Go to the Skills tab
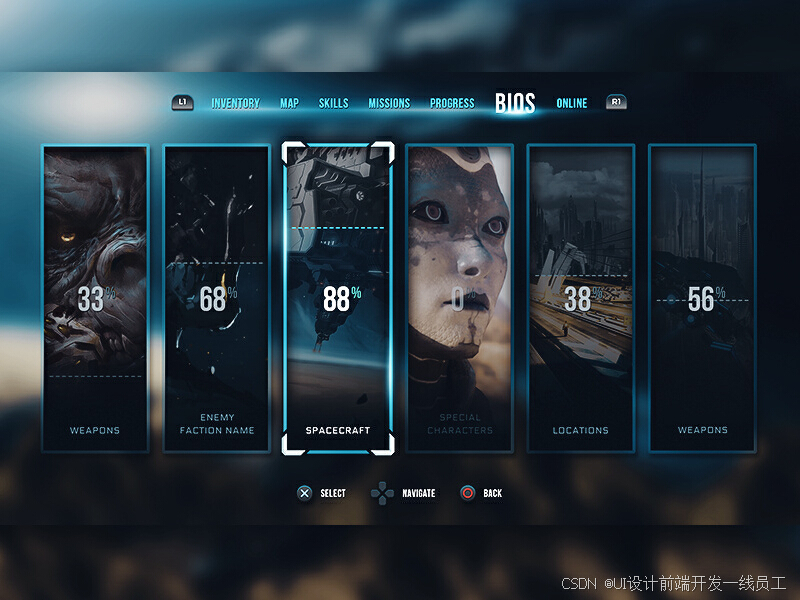This screenshot has height=600, width=800. click(333, 103)
